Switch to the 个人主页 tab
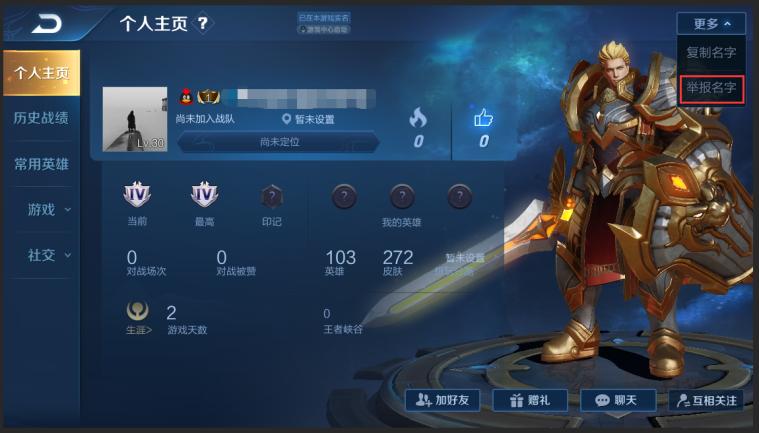759x433 pixels. (41, 73)
